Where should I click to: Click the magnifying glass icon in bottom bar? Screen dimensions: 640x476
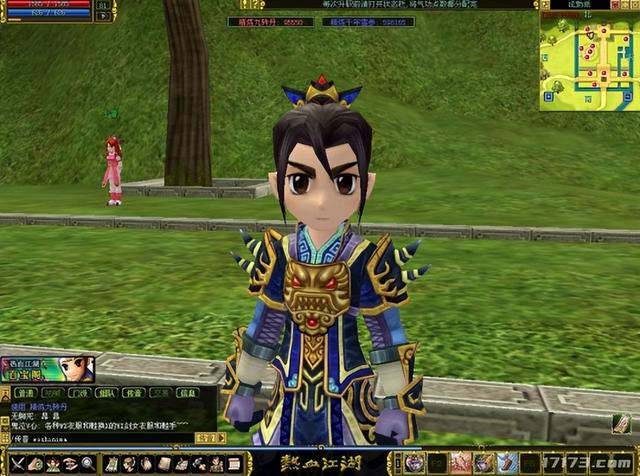(88, 464)
